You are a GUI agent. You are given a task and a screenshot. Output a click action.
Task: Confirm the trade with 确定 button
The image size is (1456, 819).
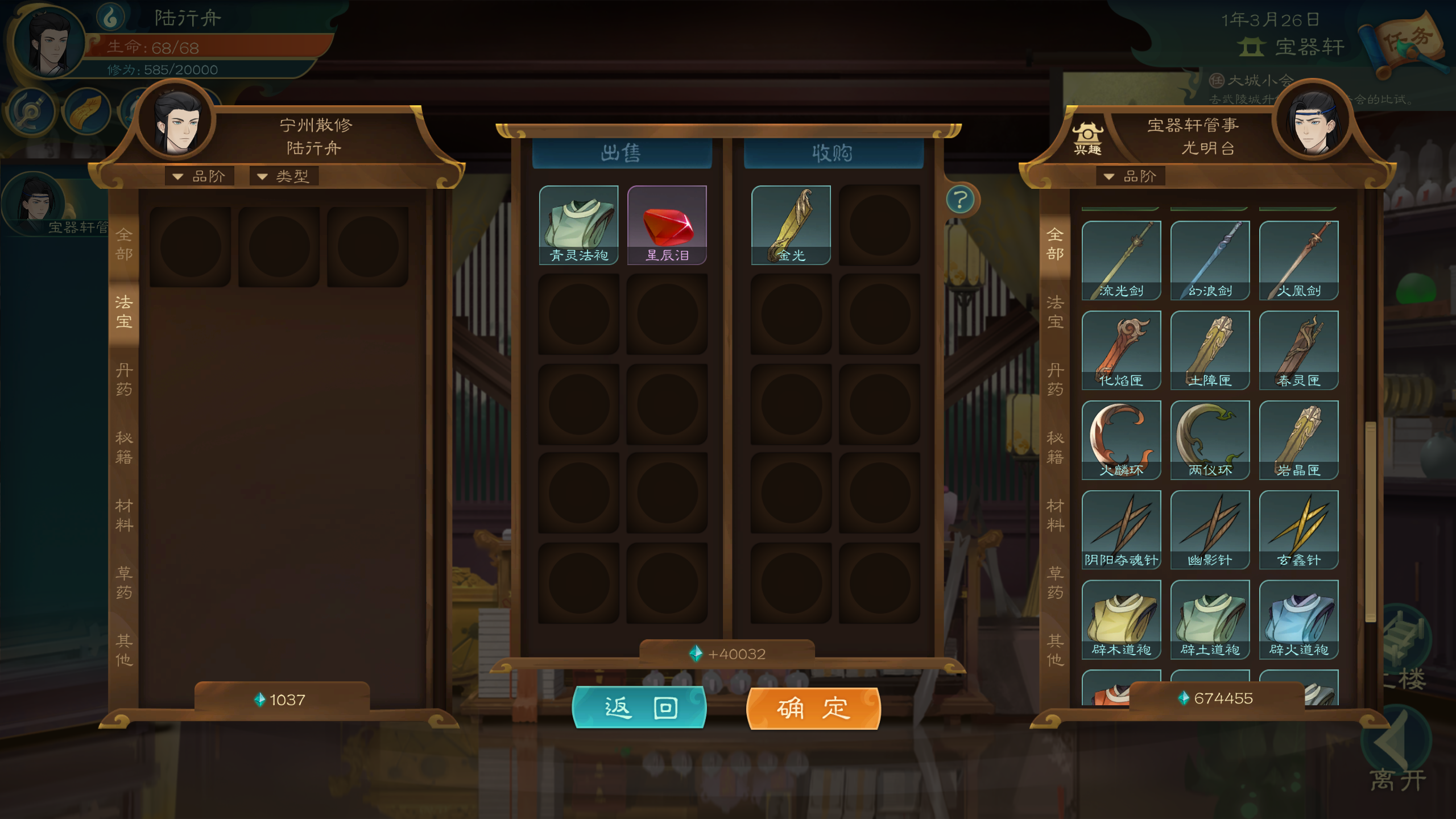pyautogui.click(x=813, y=708)
